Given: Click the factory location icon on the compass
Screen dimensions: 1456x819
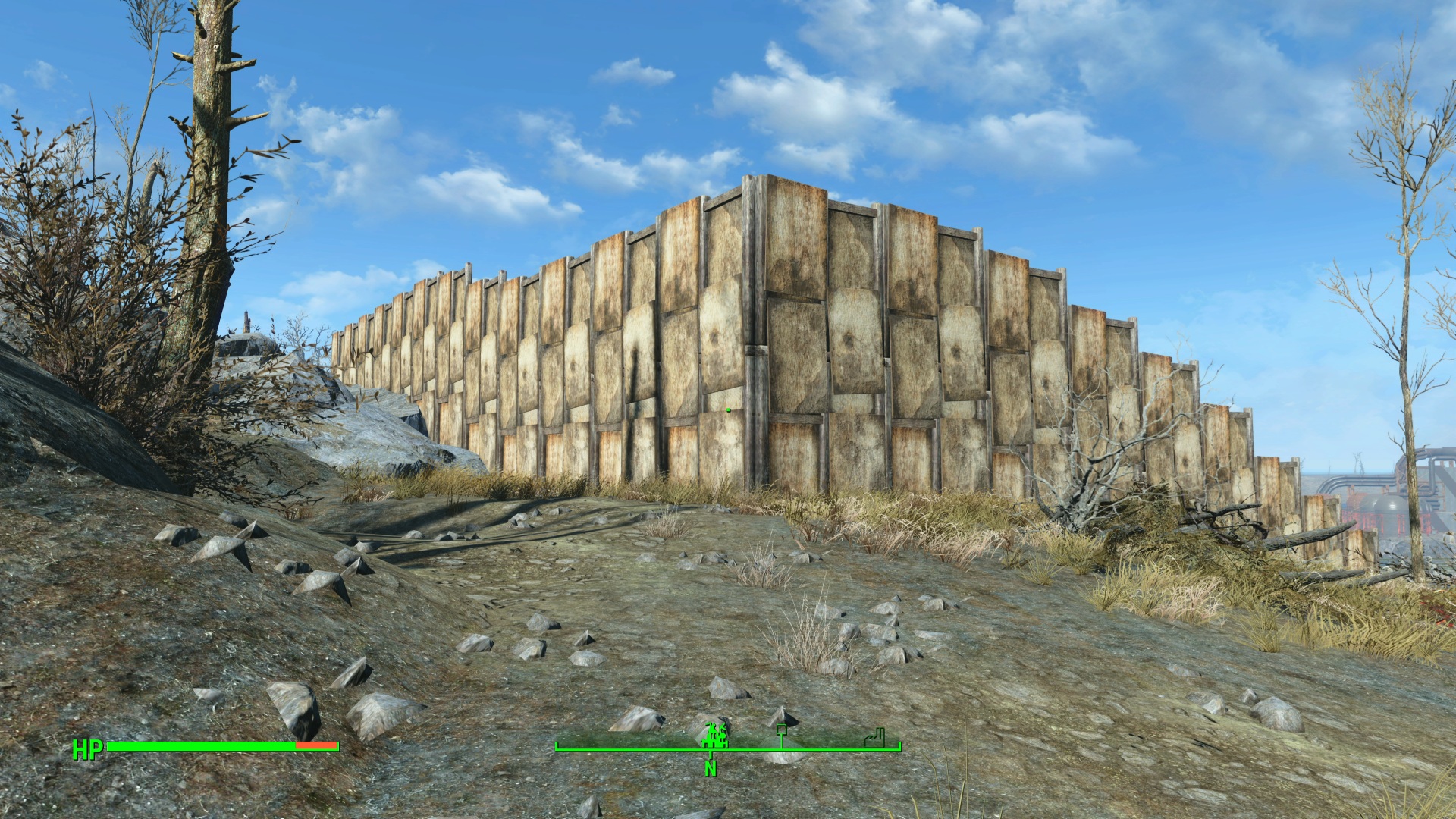Looking at the screenshot, I should tap(875, 736).
